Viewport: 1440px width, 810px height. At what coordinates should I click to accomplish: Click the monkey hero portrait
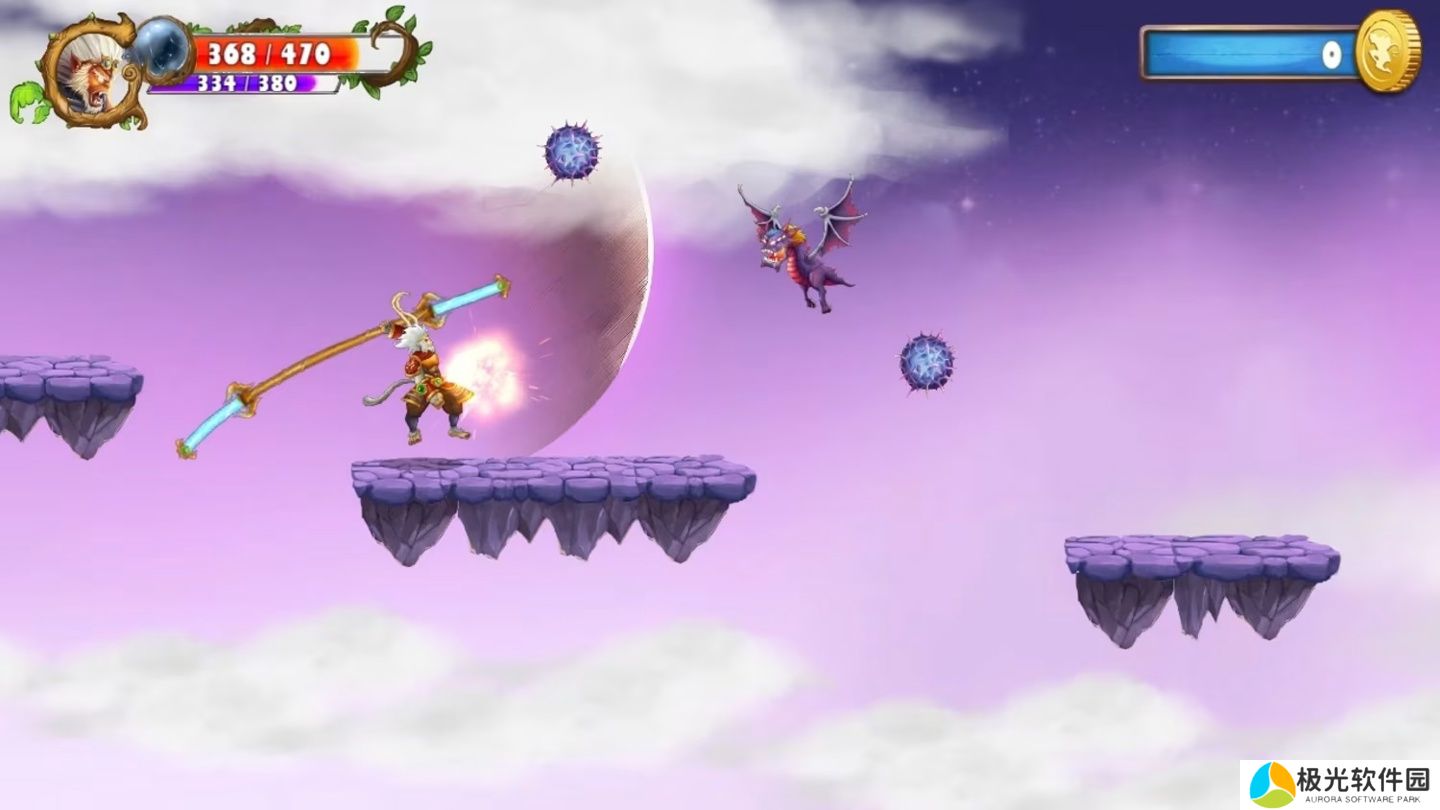pyautogui.click(x=88, y=72)
